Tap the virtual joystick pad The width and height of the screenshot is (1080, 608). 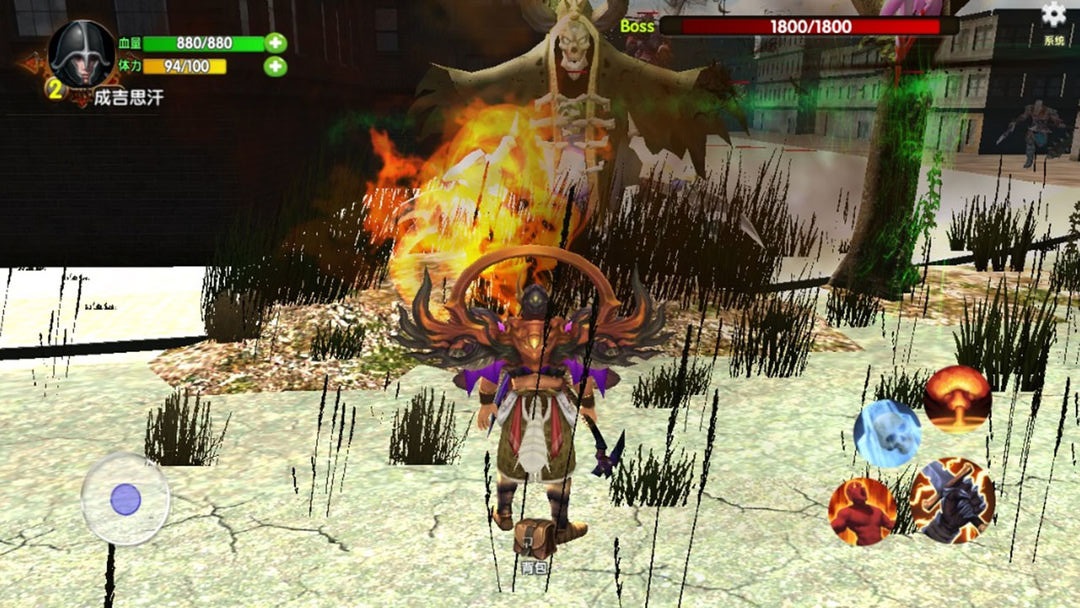coord(125,498)
